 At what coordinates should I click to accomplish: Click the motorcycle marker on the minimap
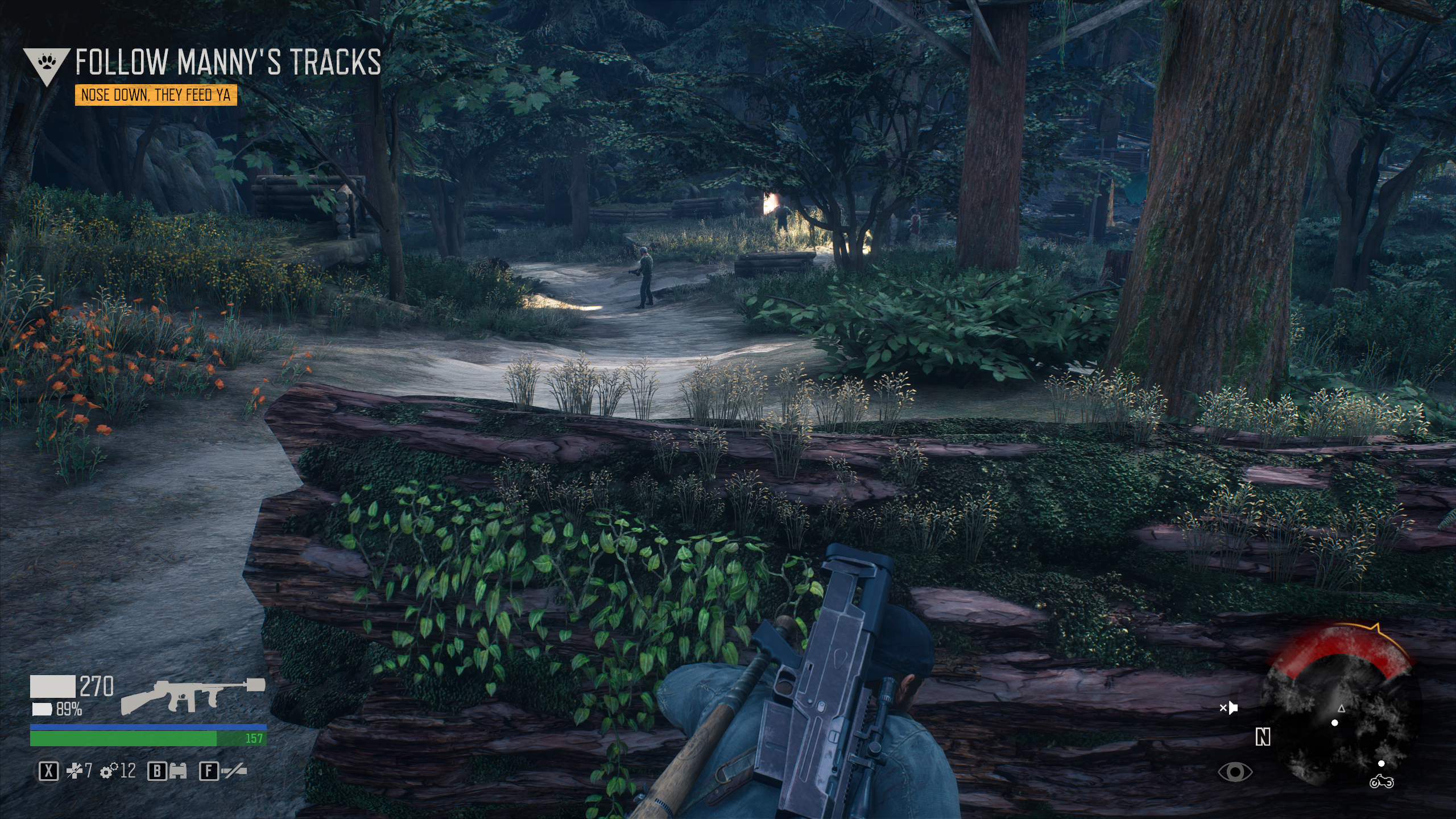[1381, 783]
